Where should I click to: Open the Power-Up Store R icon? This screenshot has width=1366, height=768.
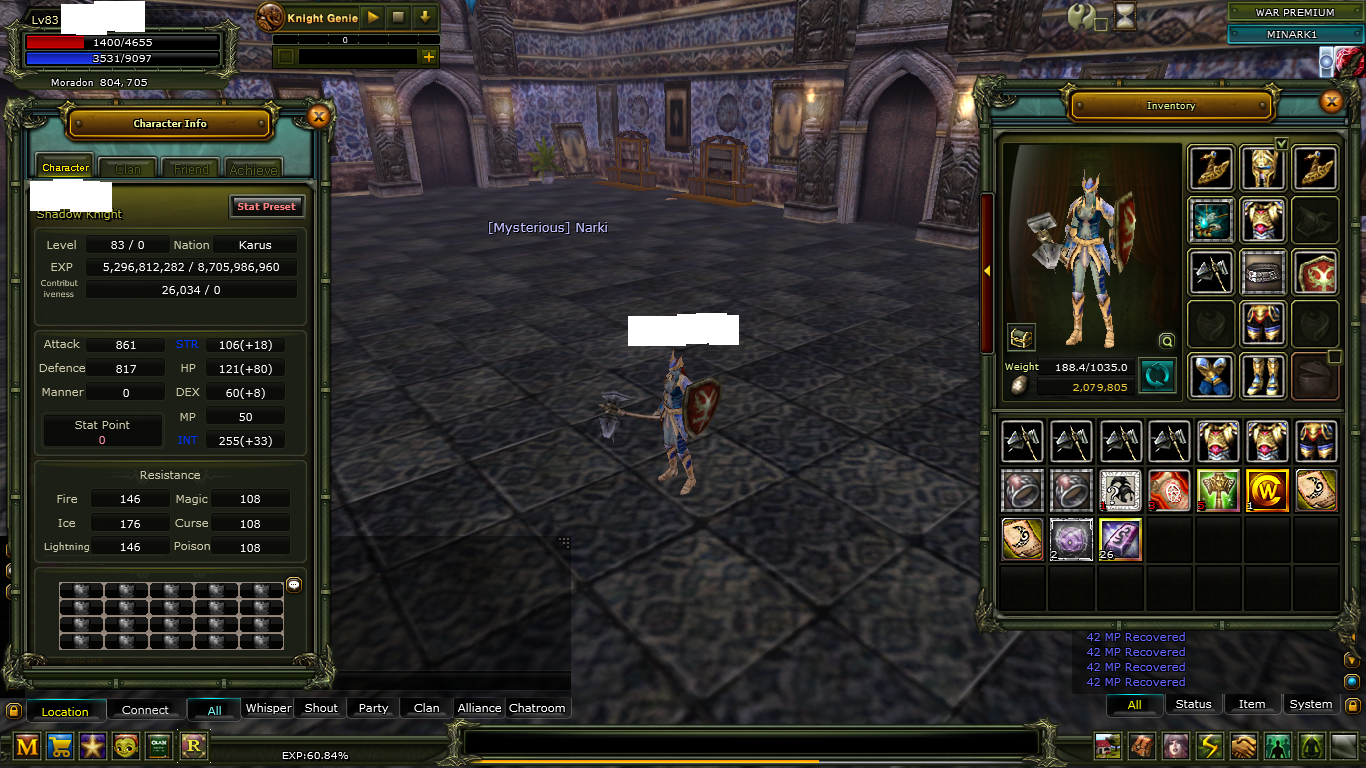click(192, 745)
